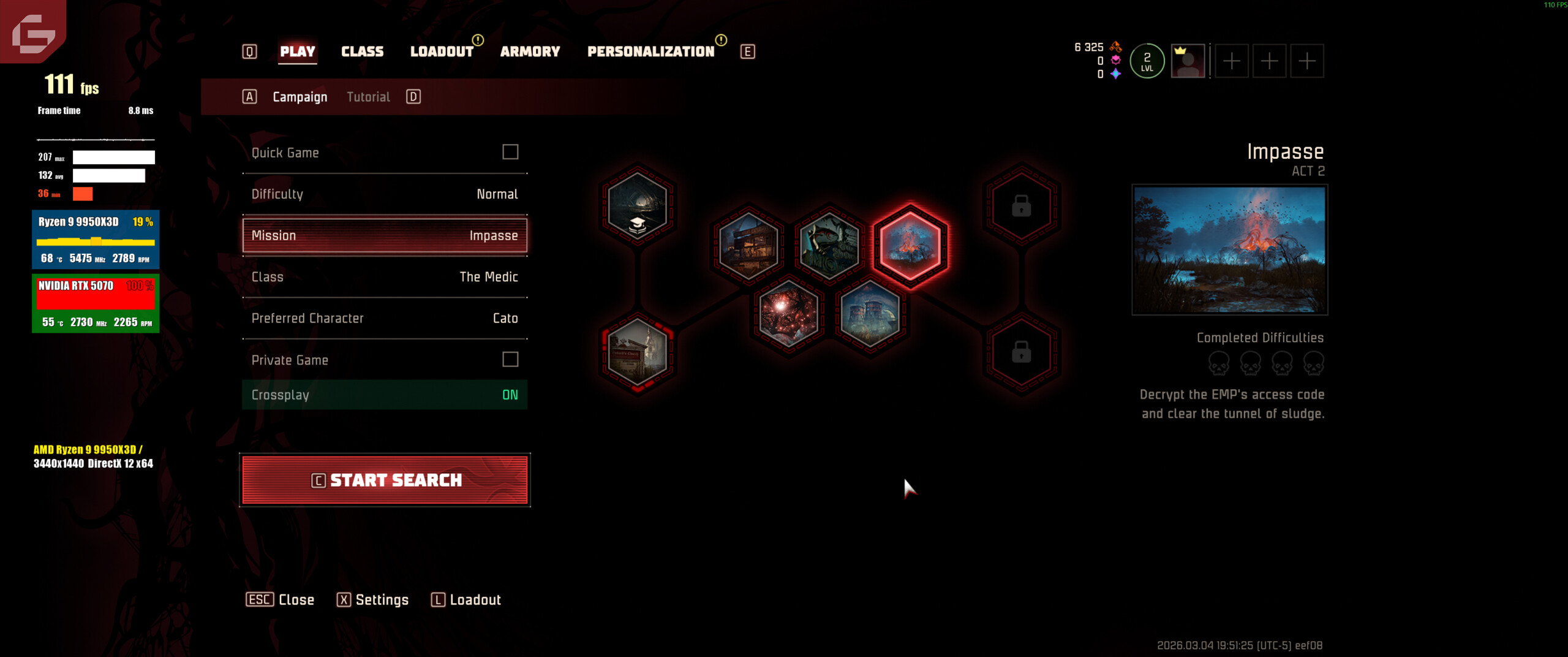Select the highlighted Impasse volcano mission hexagon
This screenshot has width=1568, height=657.
pyautogui.click(x=910, y=244)
